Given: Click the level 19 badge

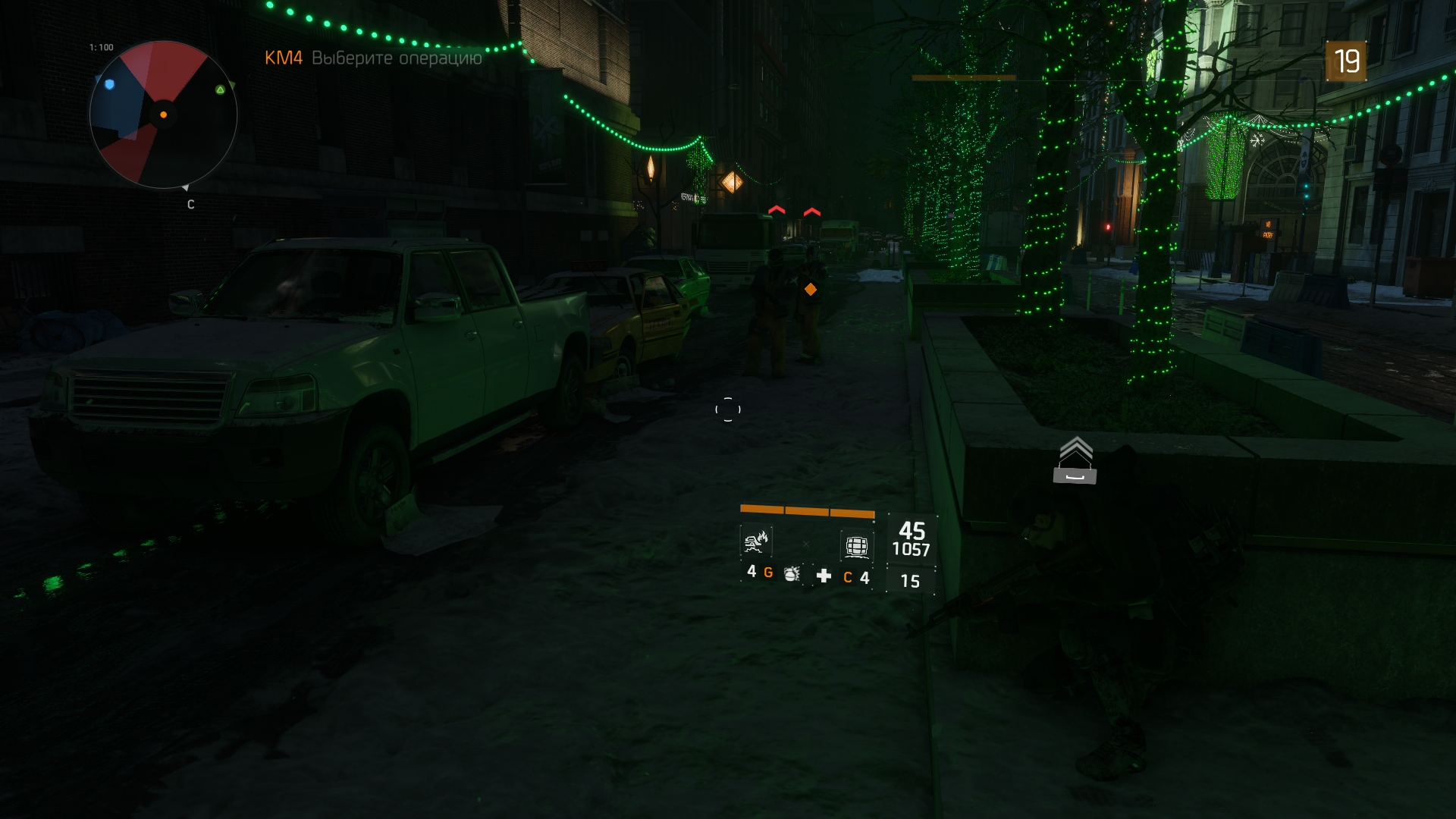Looking at the screenshot, I should click(1346, 61).
